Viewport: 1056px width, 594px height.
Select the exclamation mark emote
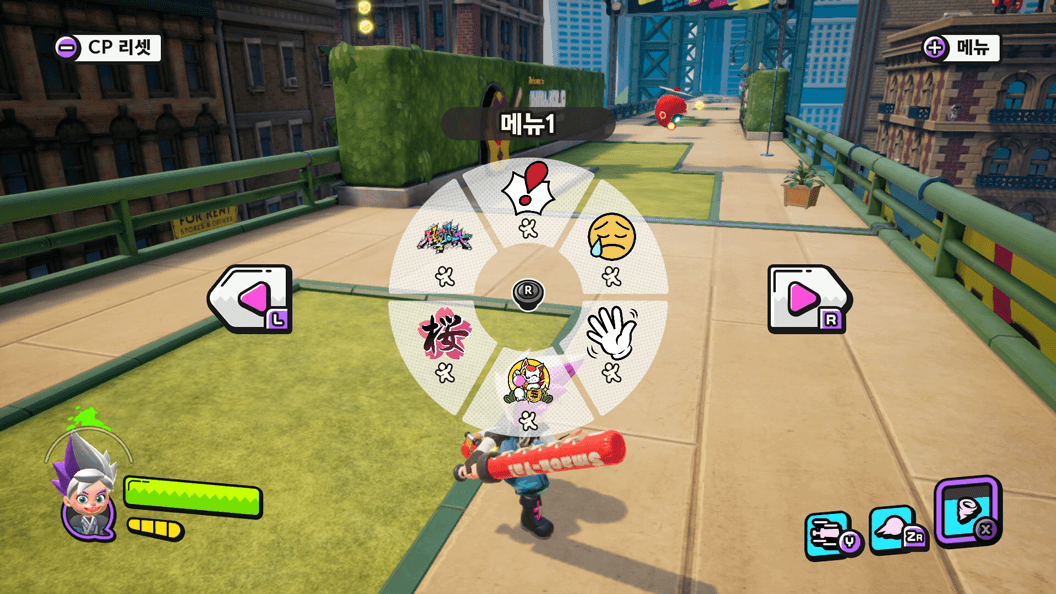528,190
